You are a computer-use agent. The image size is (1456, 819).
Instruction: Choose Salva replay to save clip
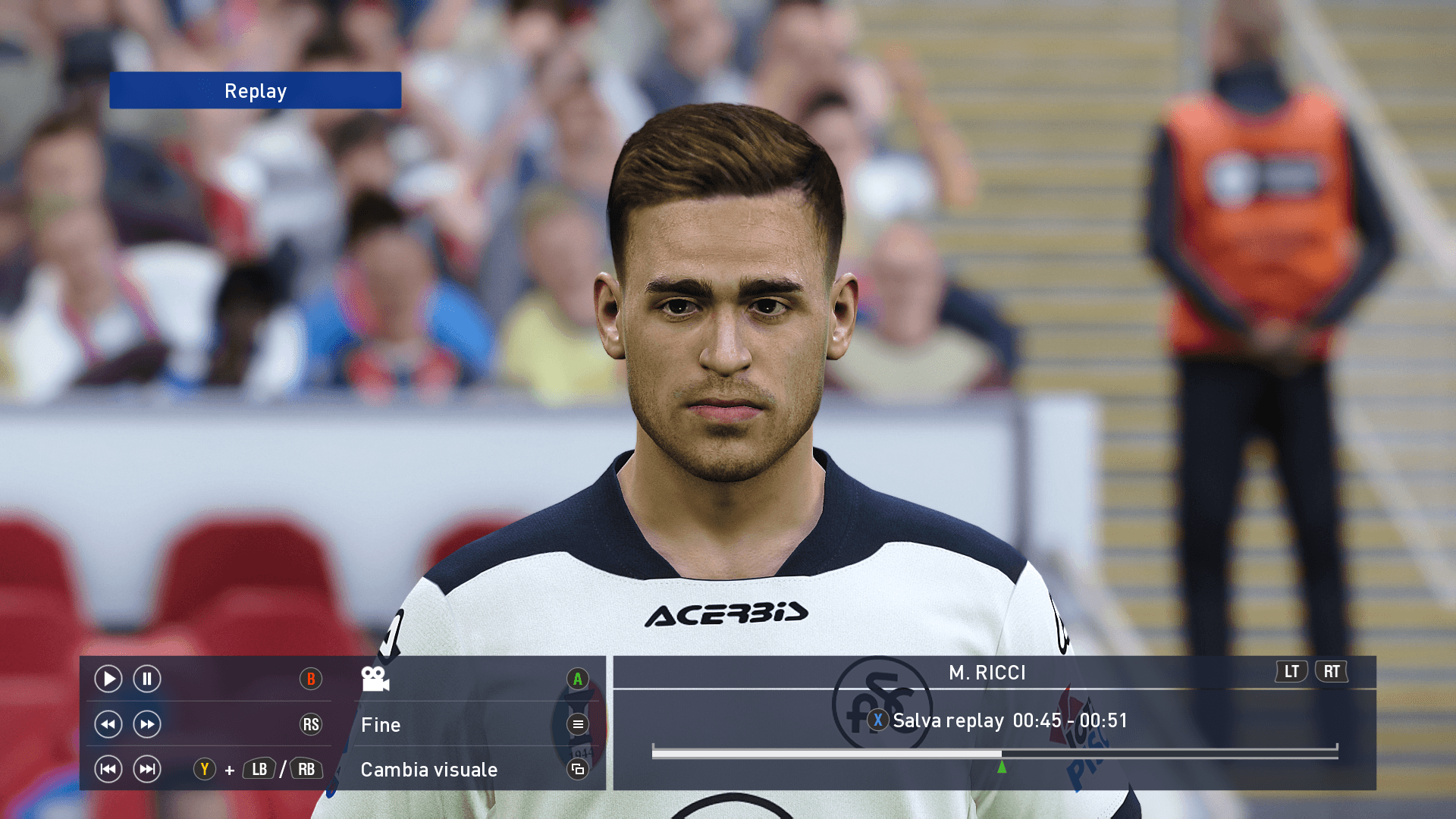click(x=948, y=720)
